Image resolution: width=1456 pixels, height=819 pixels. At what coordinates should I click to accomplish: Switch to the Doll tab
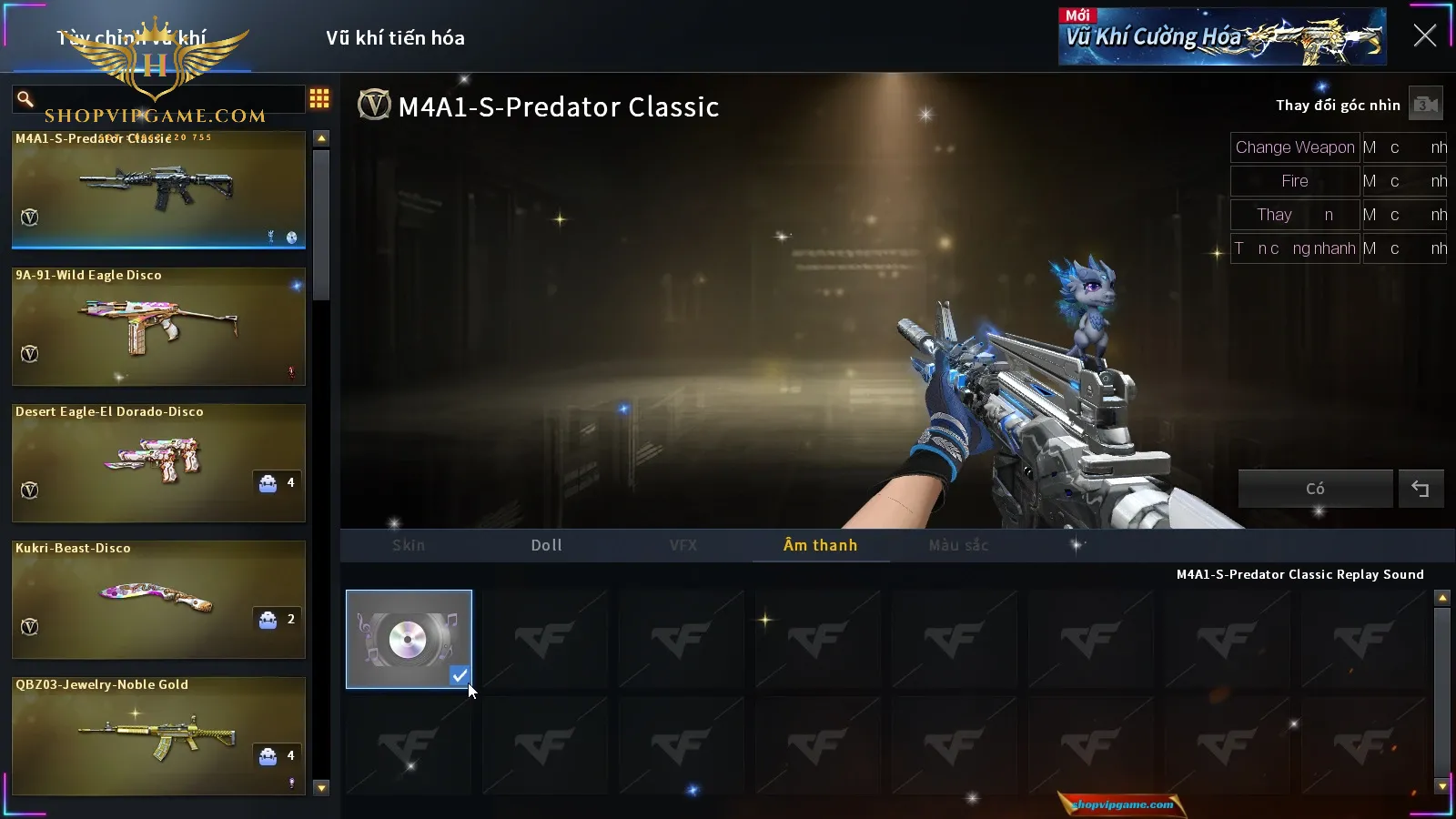click(x=546, y=545)
